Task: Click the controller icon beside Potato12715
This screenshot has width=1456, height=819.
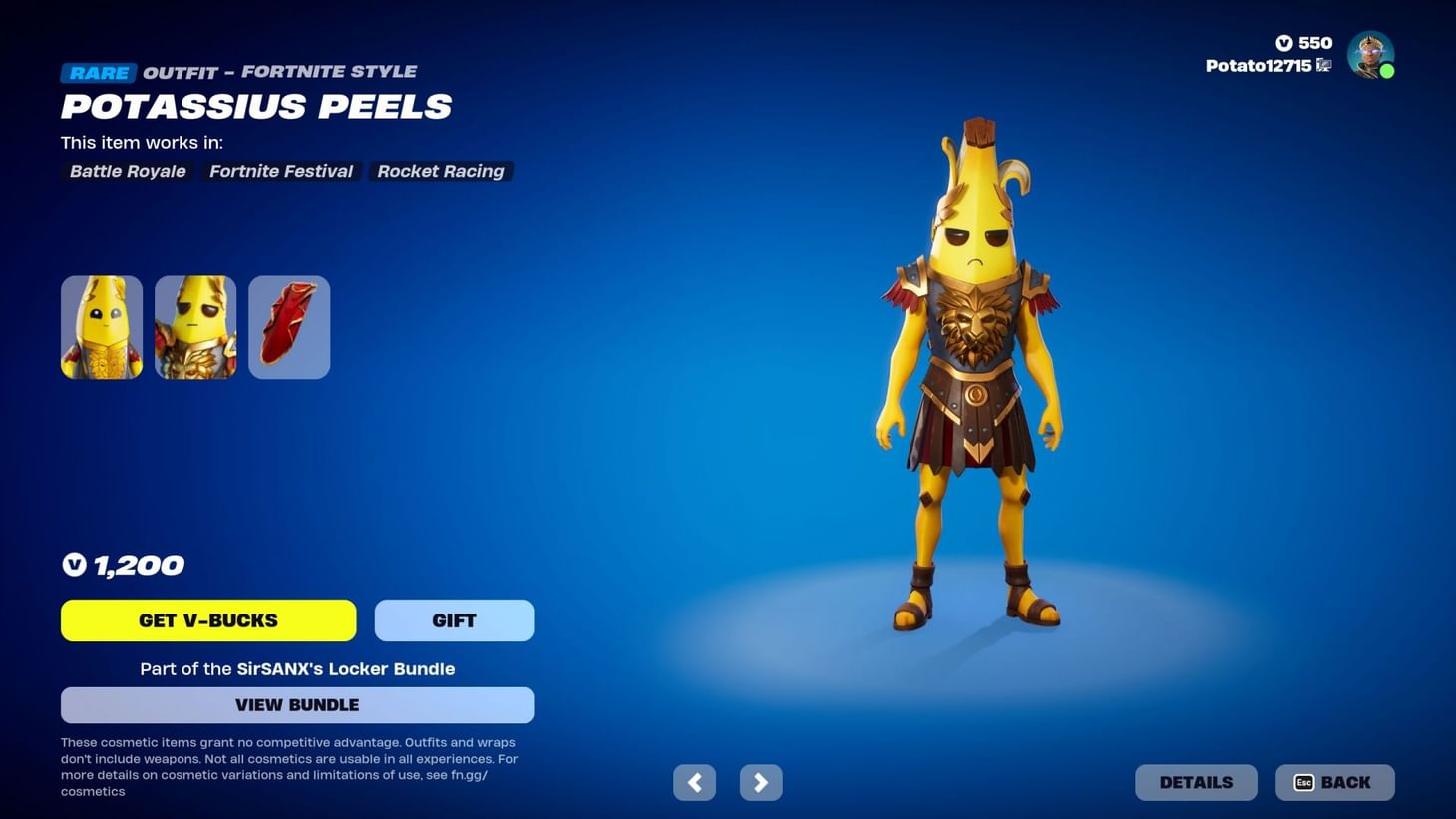Action: click(x=1323, y=65)
